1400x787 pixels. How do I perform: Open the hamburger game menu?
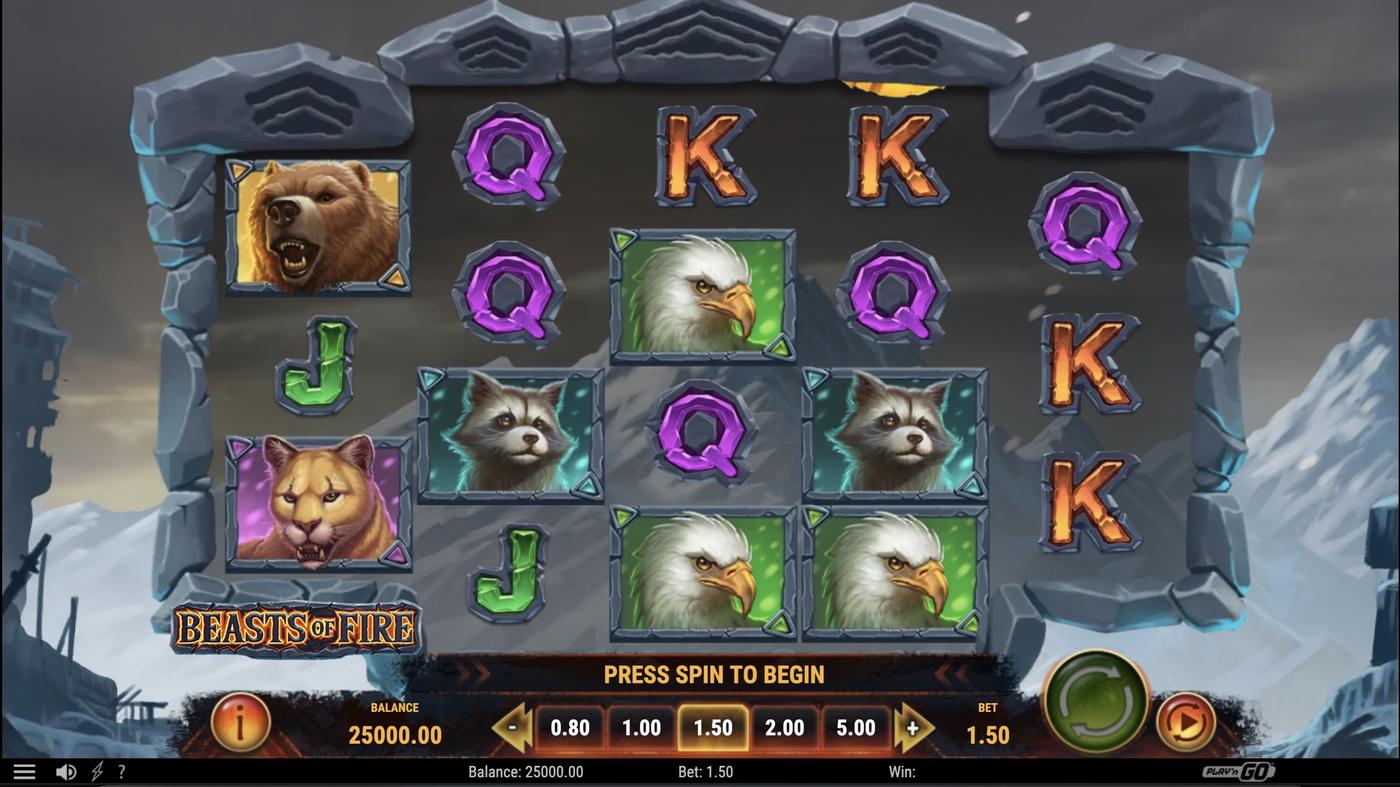click(x=25, y=770)
